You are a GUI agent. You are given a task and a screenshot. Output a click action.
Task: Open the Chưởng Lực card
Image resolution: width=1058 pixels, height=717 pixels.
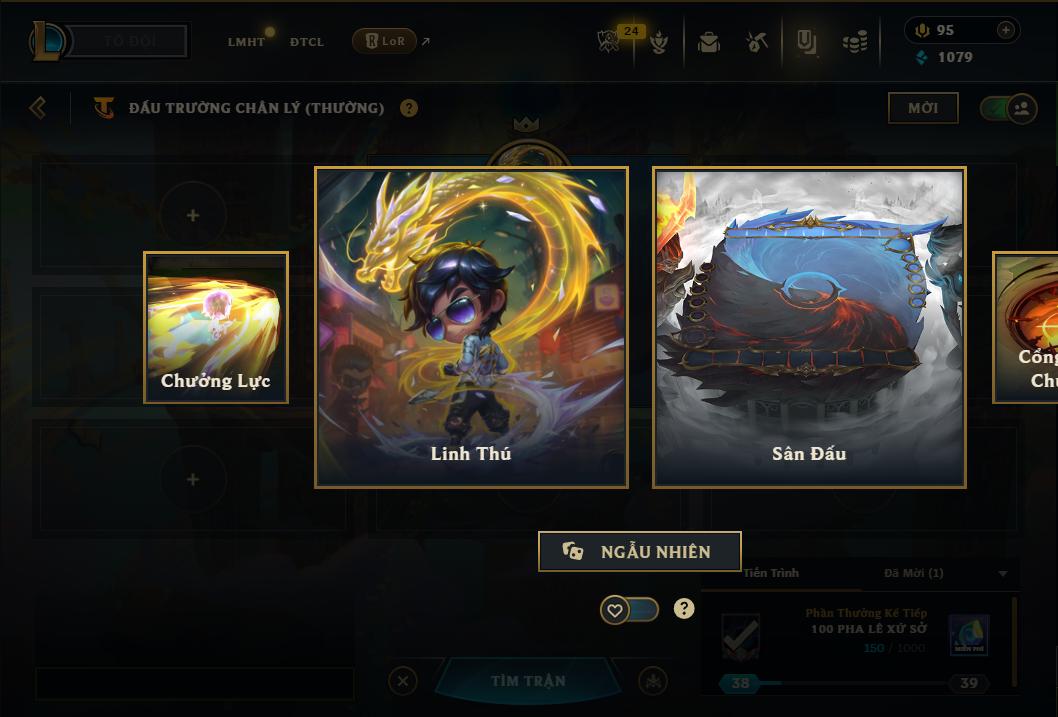[216, 327]
